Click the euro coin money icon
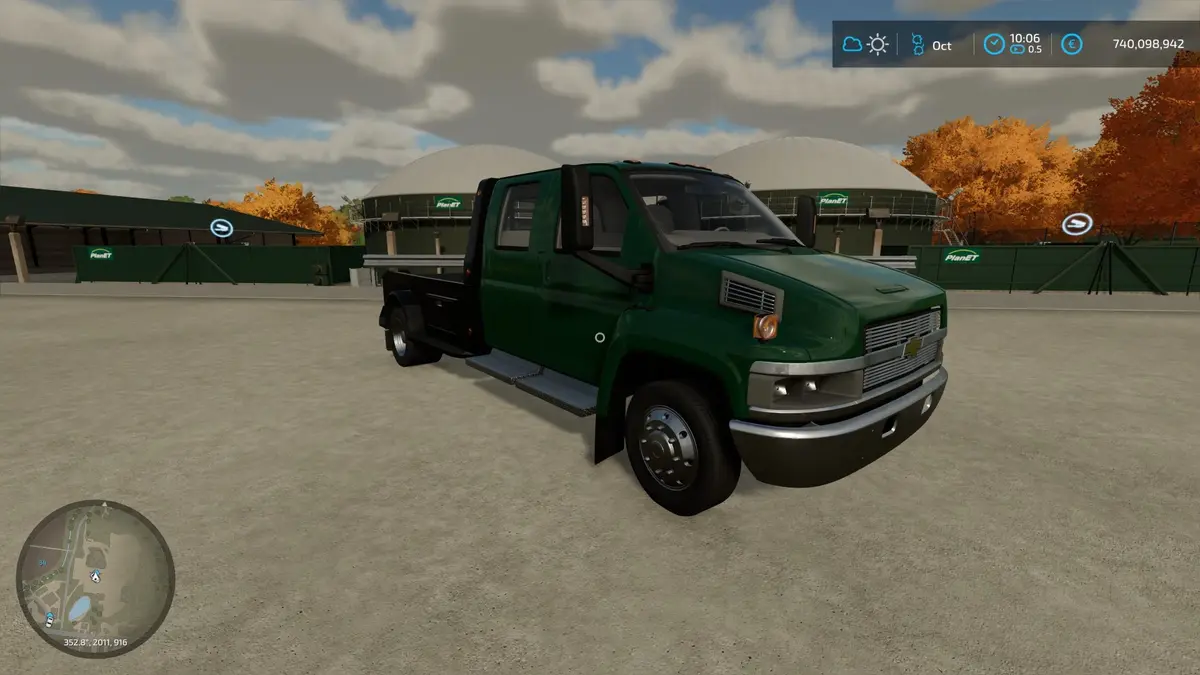 click(1071, 44)
